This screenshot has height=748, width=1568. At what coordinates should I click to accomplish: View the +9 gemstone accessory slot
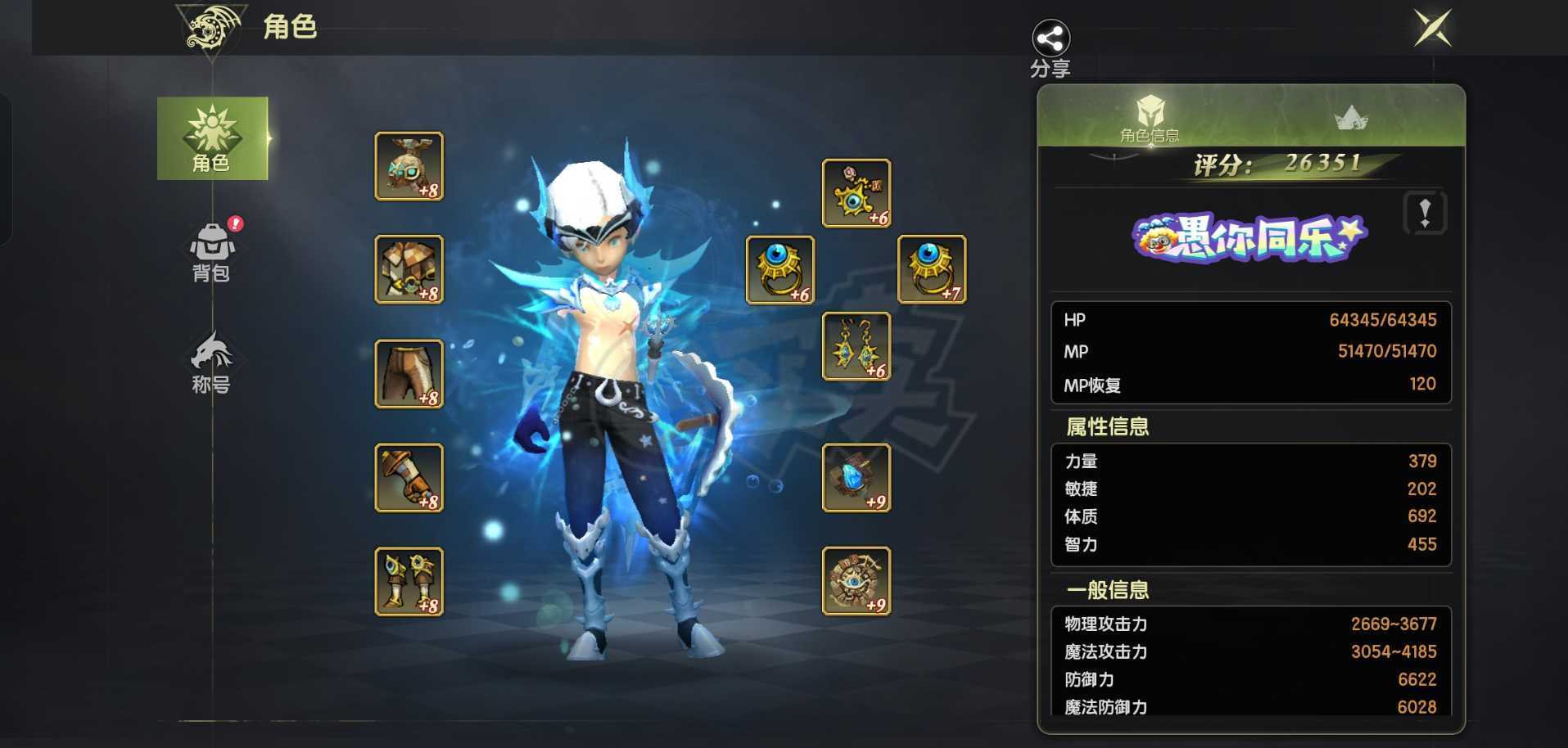click(x=856, y=479)
